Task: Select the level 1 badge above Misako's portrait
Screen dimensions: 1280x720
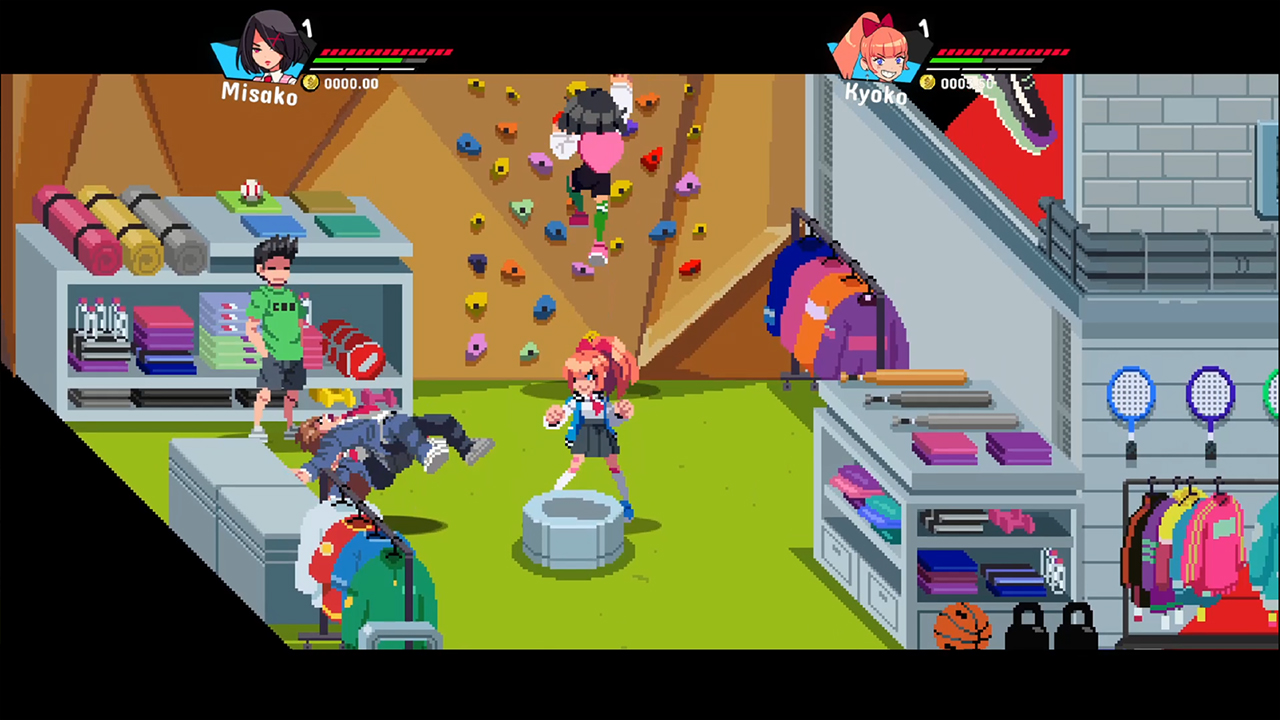Action: pos(309,30)
